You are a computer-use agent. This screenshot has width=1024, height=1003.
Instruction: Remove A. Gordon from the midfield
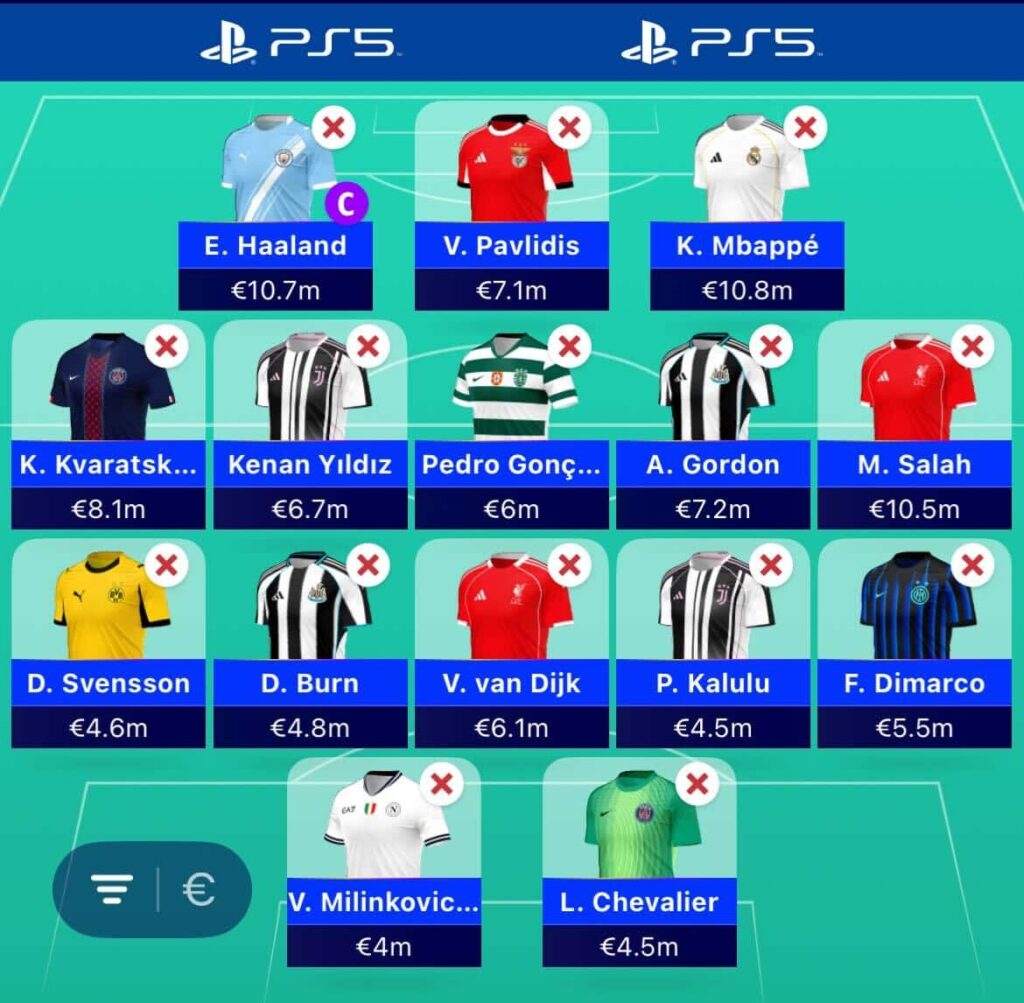coord(771,347)
